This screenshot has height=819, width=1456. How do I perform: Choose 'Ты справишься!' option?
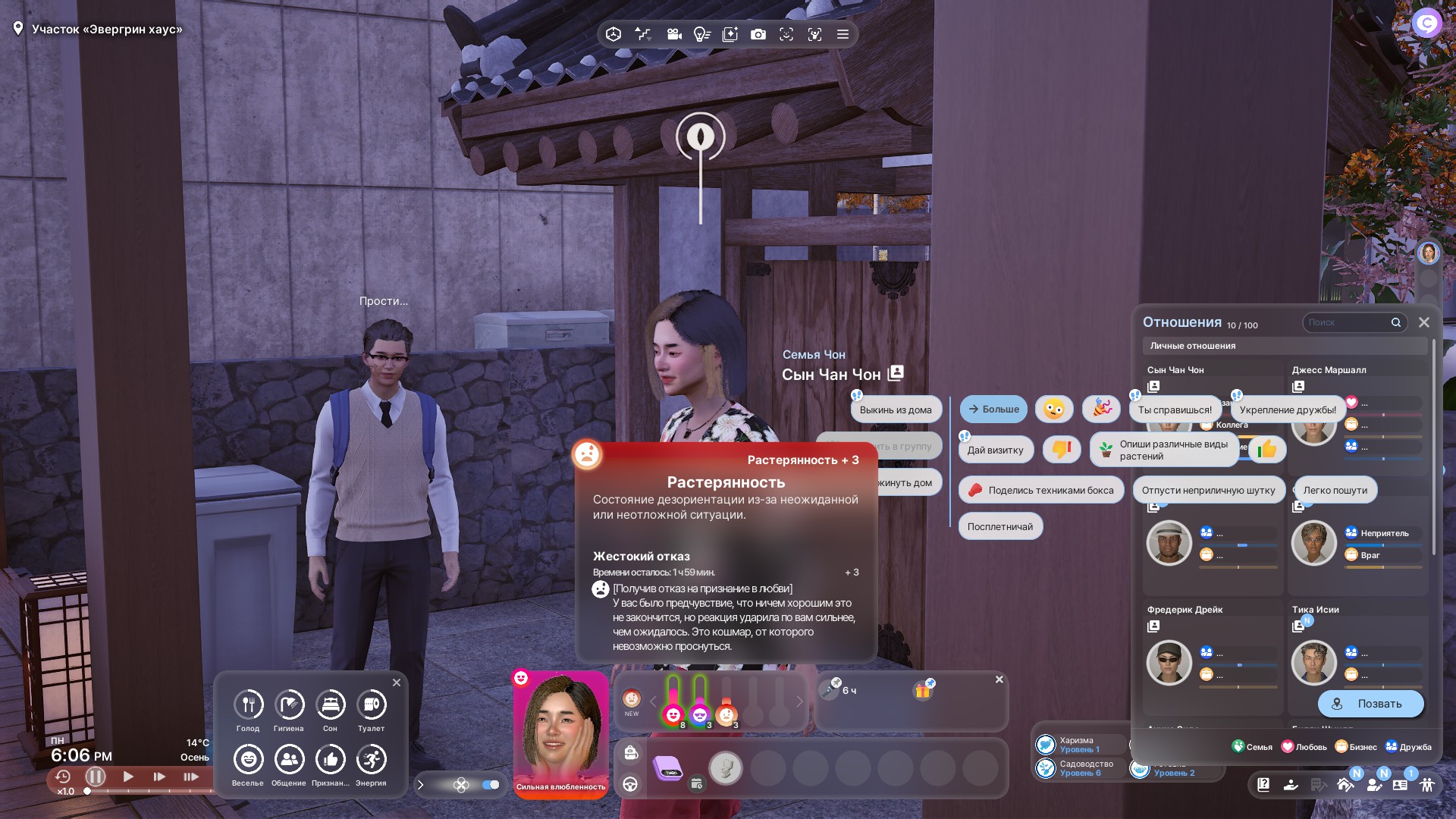pos(1175,410)
